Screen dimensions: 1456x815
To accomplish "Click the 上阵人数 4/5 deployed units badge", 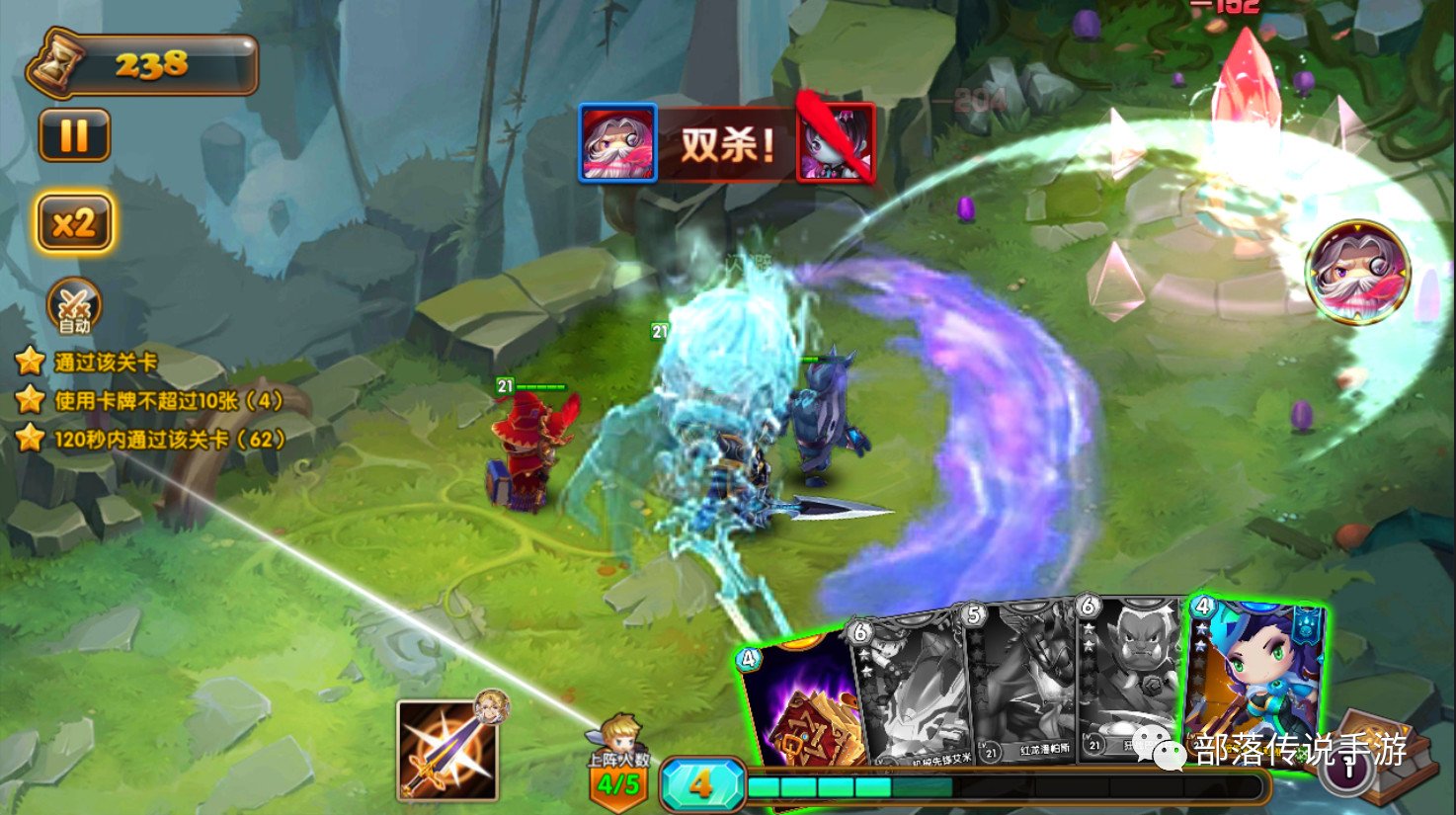I will tap(619, 775).
